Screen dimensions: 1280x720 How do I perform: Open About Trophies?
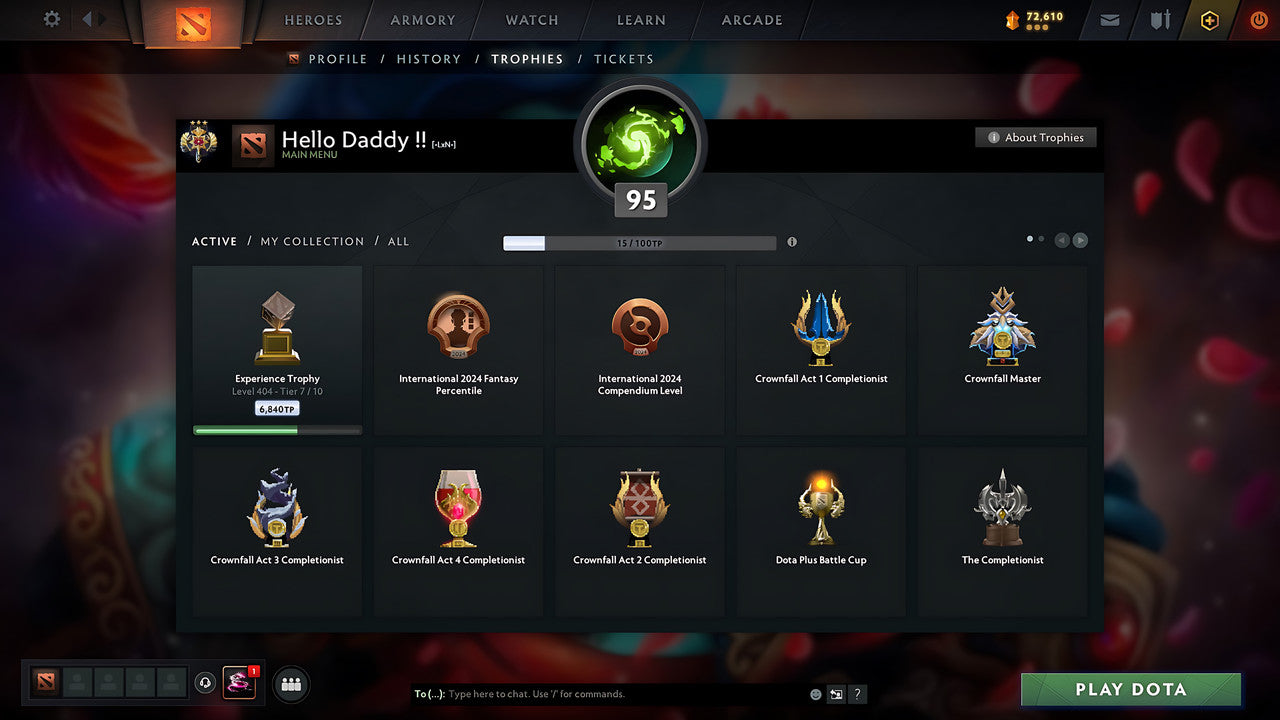(x=1036, y=137)
